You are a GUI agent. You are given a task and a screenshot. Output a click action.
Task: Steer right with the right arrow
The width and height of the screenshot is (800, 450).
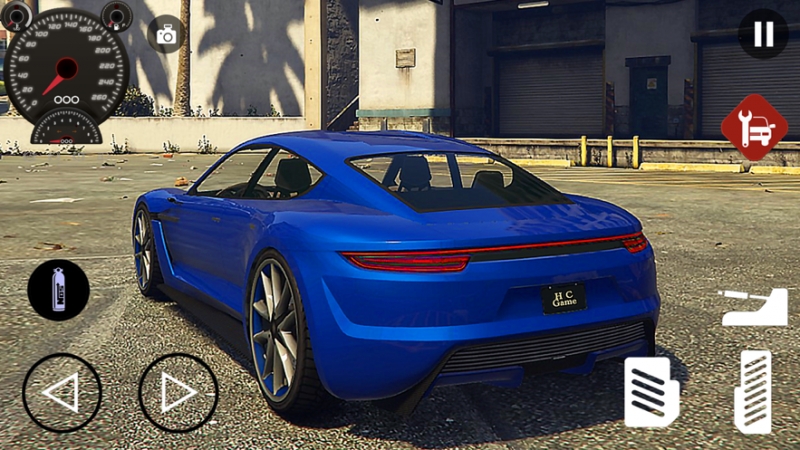click(178, 392)
